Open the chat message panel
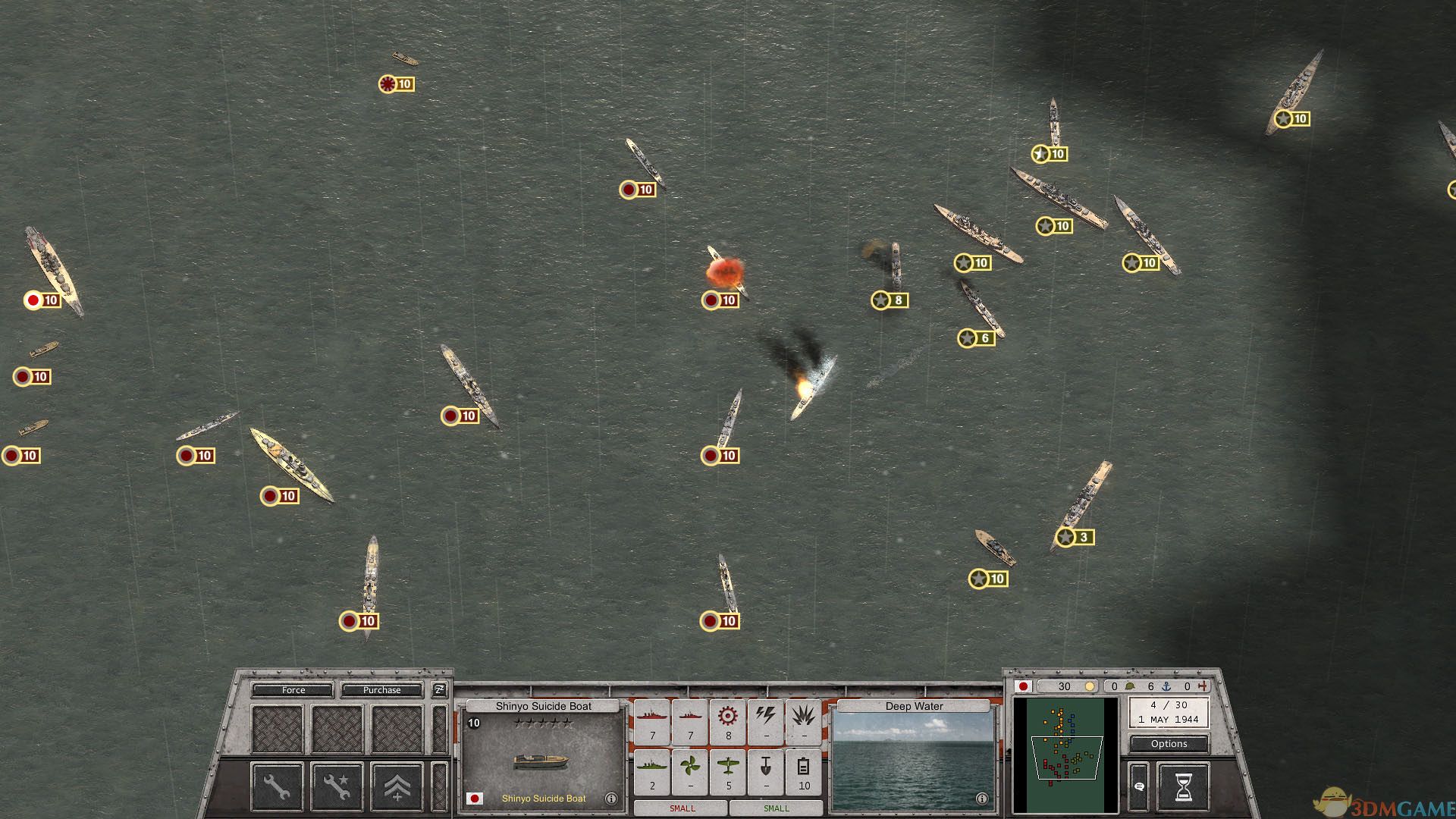The height and width of the screenshot is (819, 1456). (1139, 787)
